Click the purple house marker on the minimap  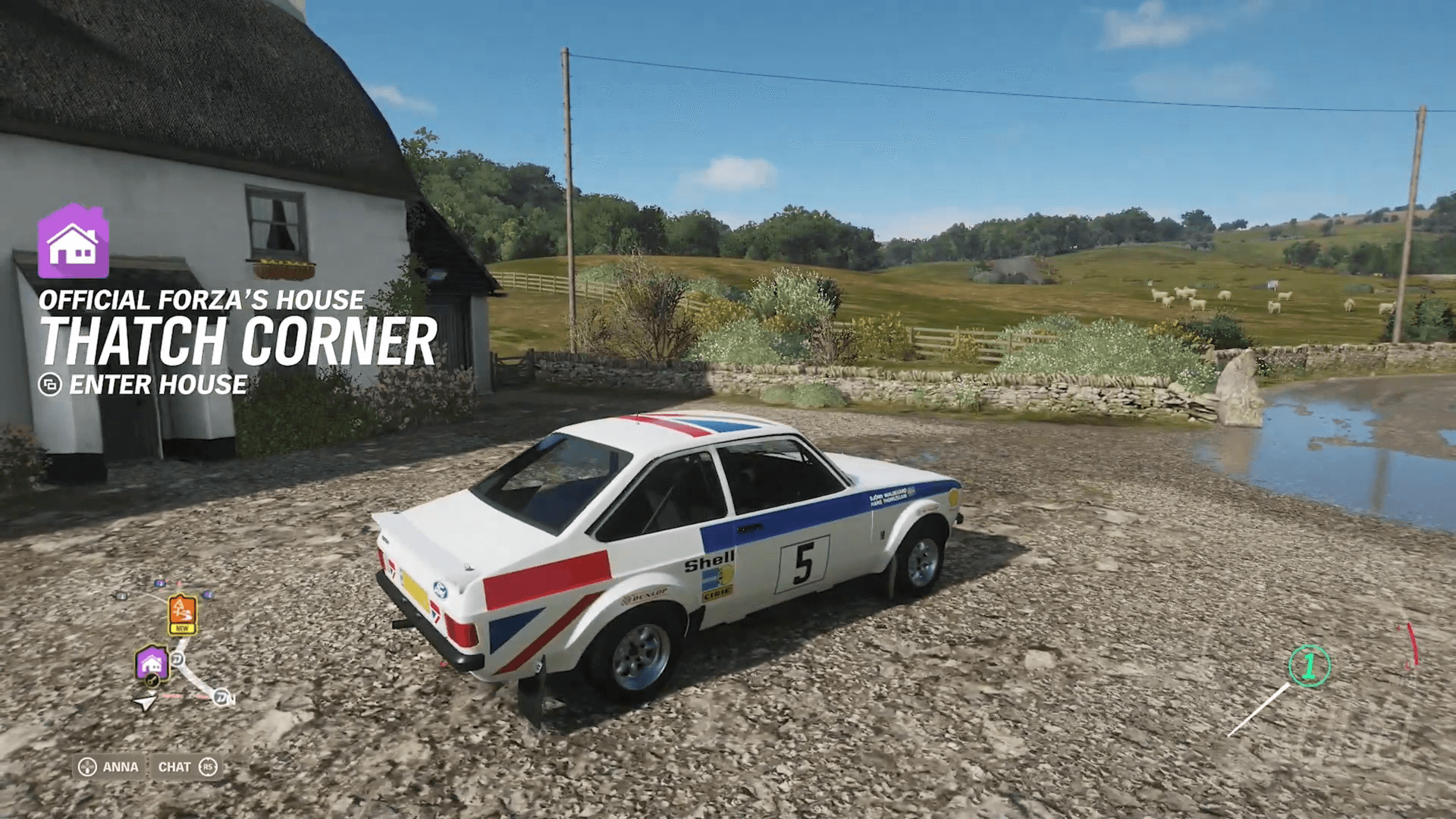coord(152,661)
